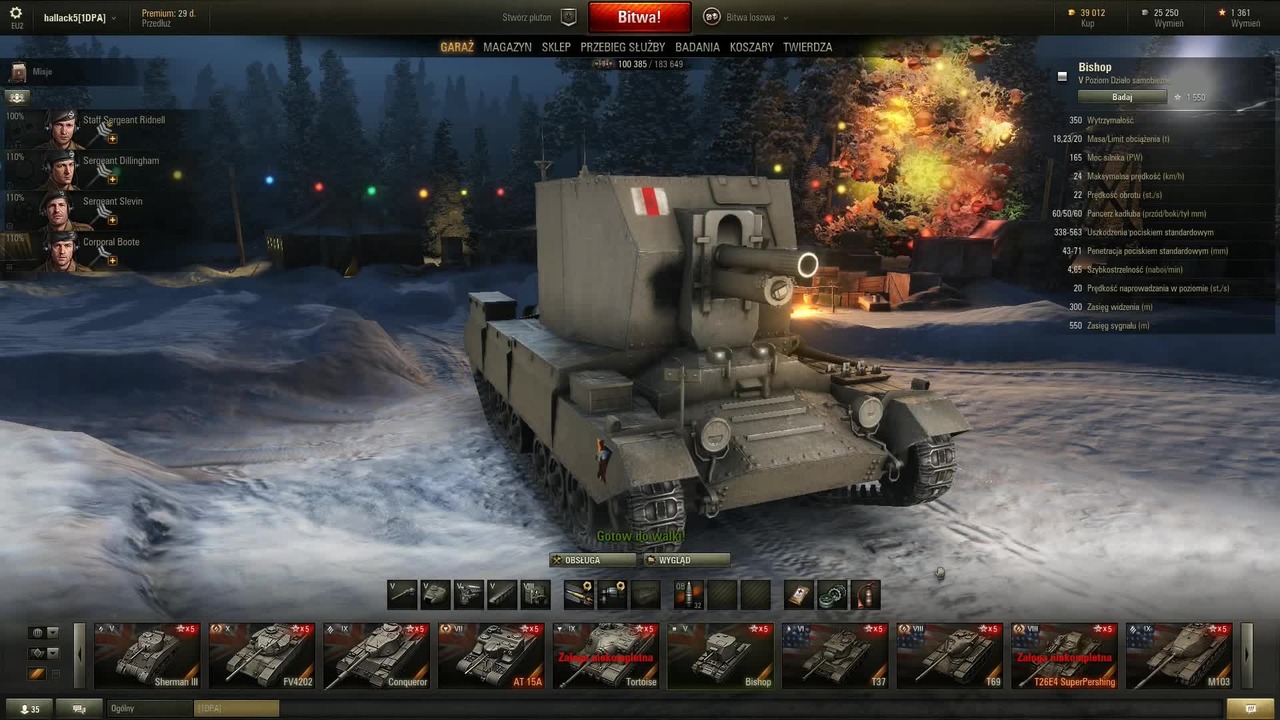Show the Twierdza stronghold tab
This screenshot has width=1280, height=720.
pos(807,47)
